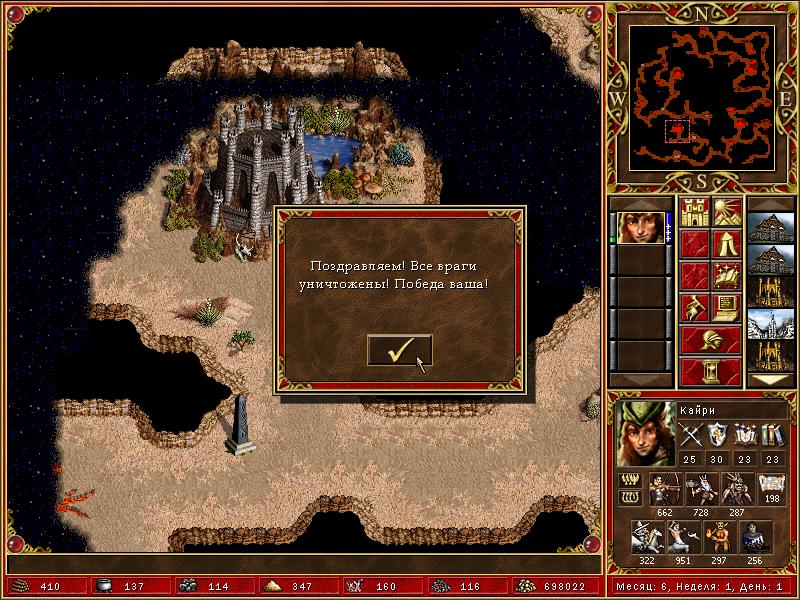End the turn with the hourglass button
800x600 pixels.
coord(710,371)
